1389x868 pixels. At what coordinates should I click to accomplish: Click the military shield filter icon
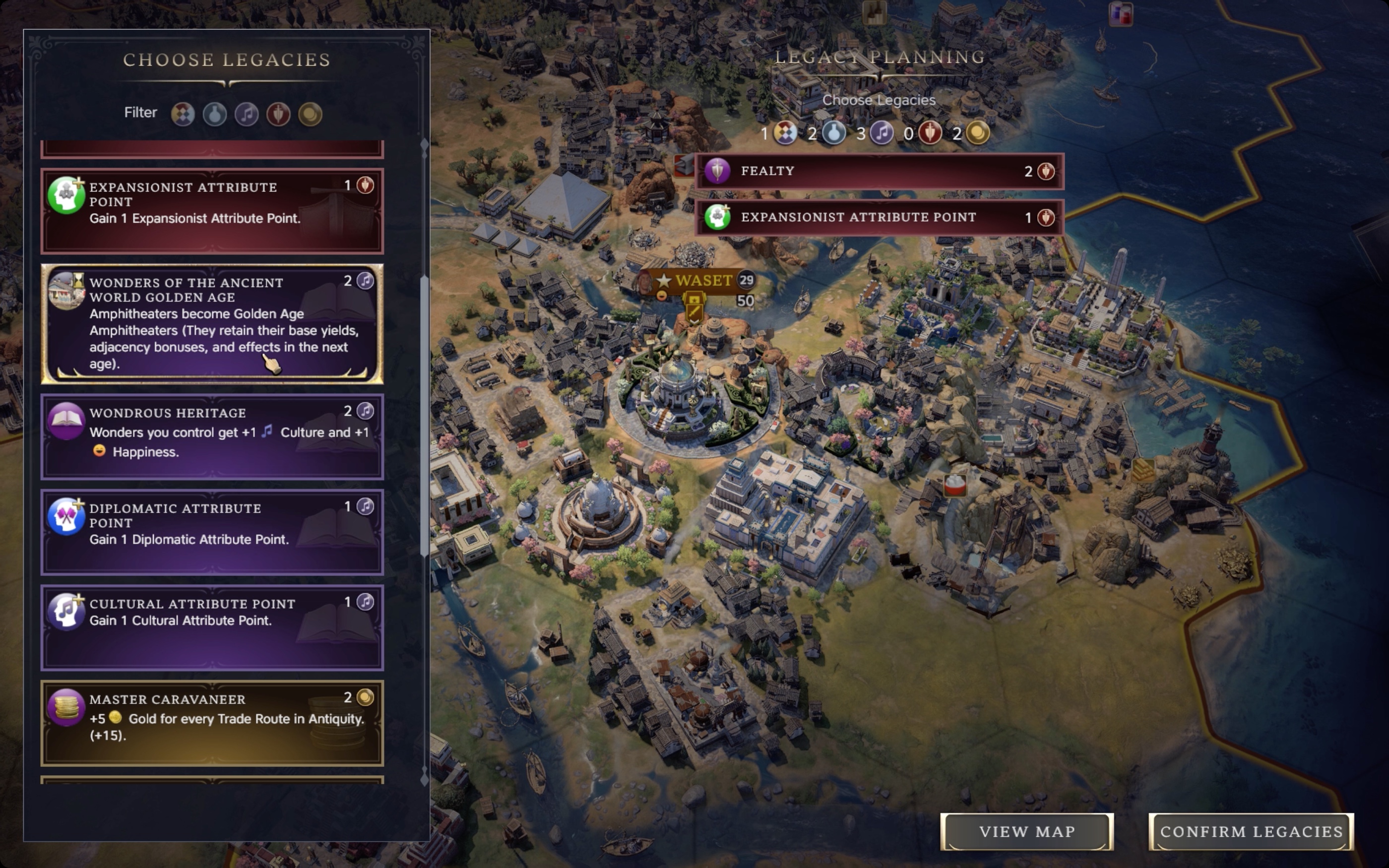pos(279,113)
